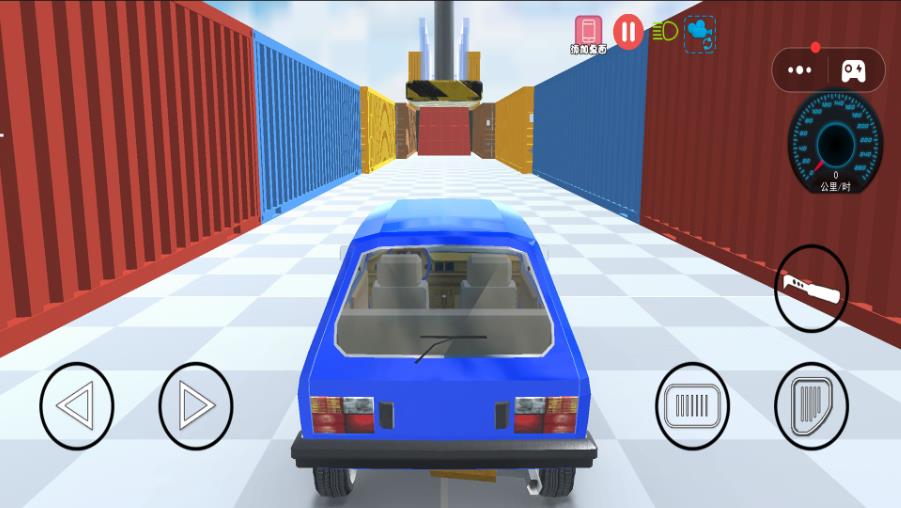Toggle the car headlights
The image size is (901, 508).
[664, 32]
